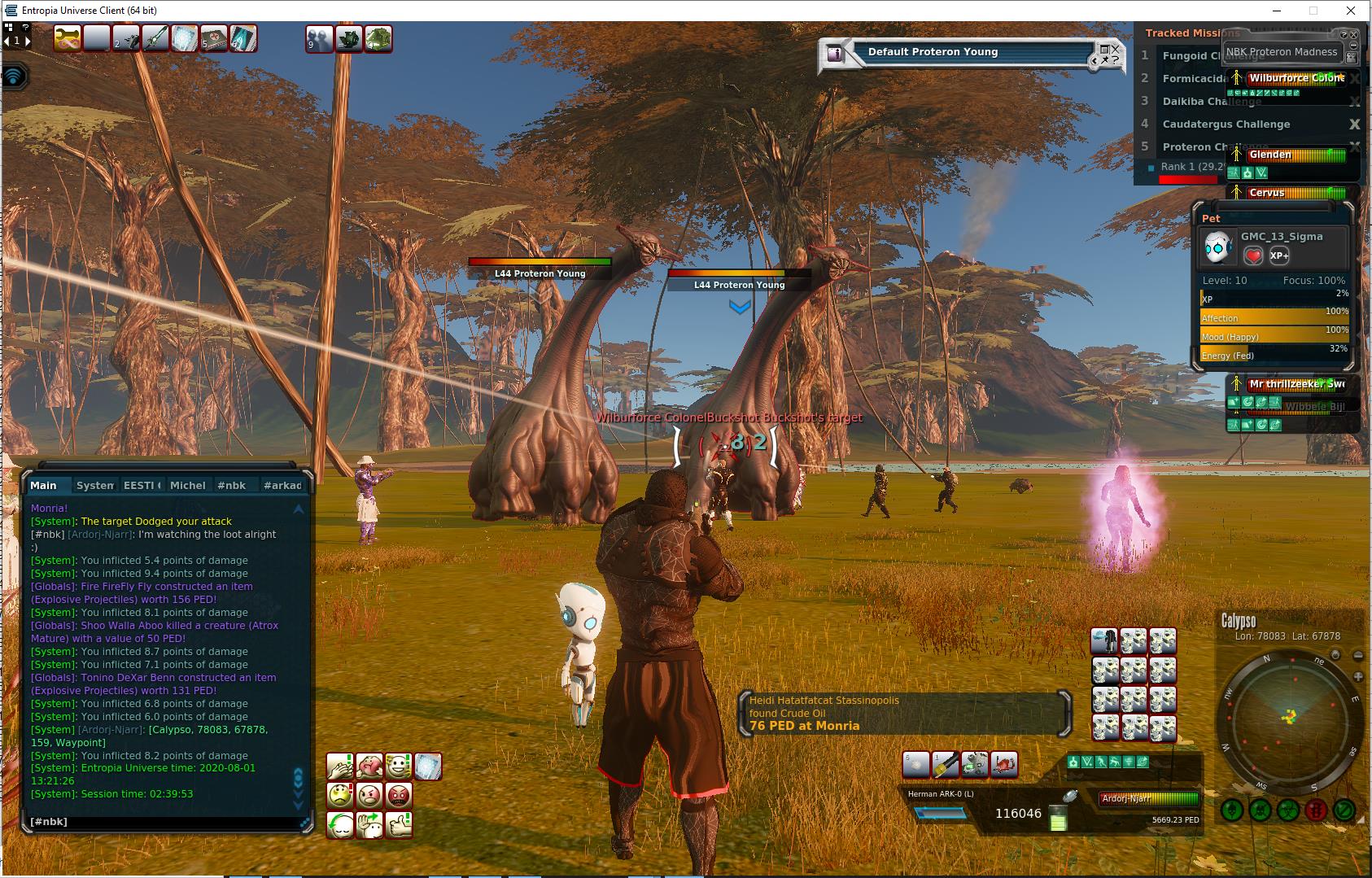Viewport: 1372px width, 878px height.
Task: Close the Entropia Universe client window
Action: pyautogui.click(x=1352, y=11)
